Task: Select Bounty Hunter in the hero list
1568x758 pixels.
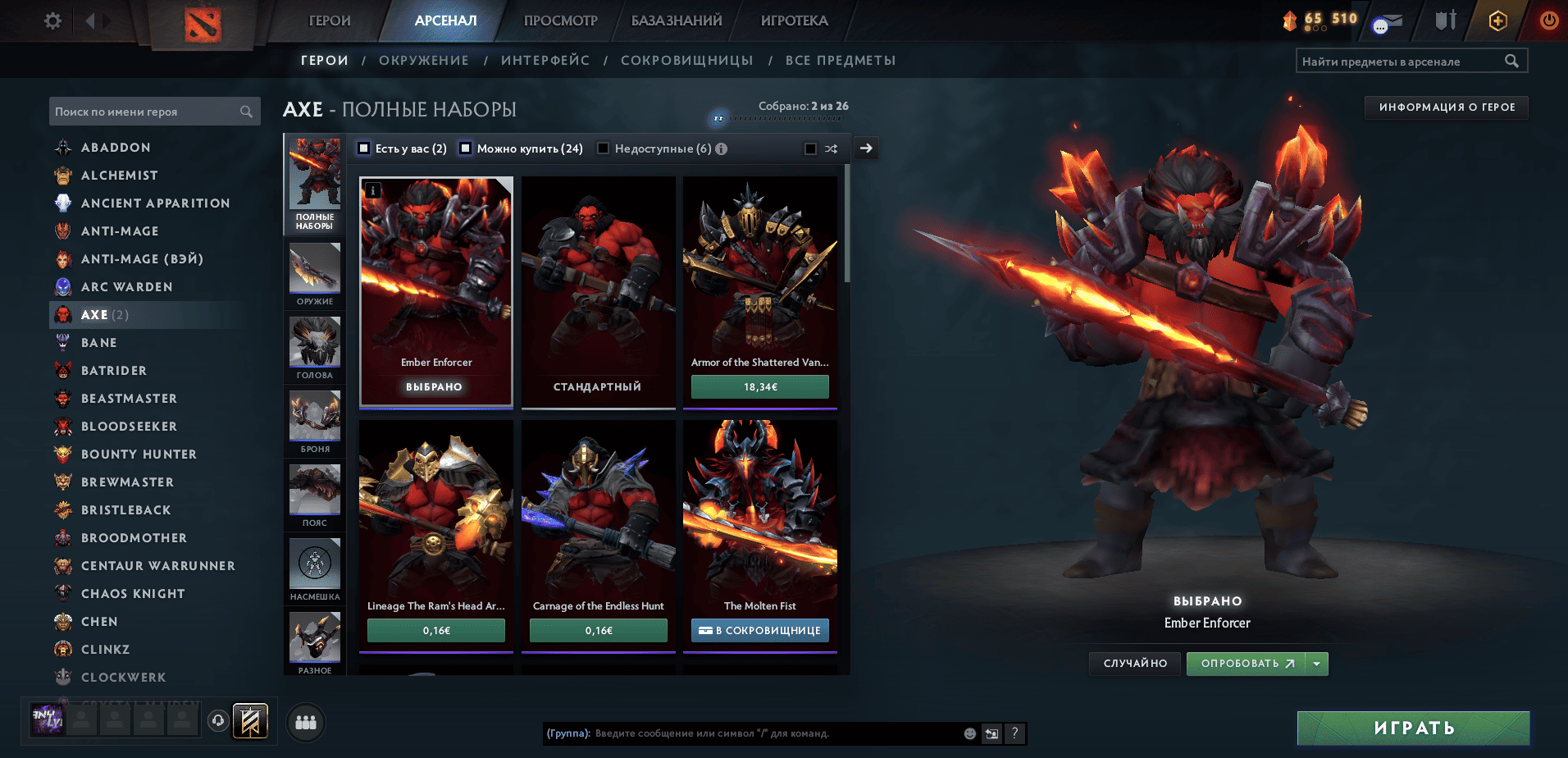Action: click(x=139, y=454)
